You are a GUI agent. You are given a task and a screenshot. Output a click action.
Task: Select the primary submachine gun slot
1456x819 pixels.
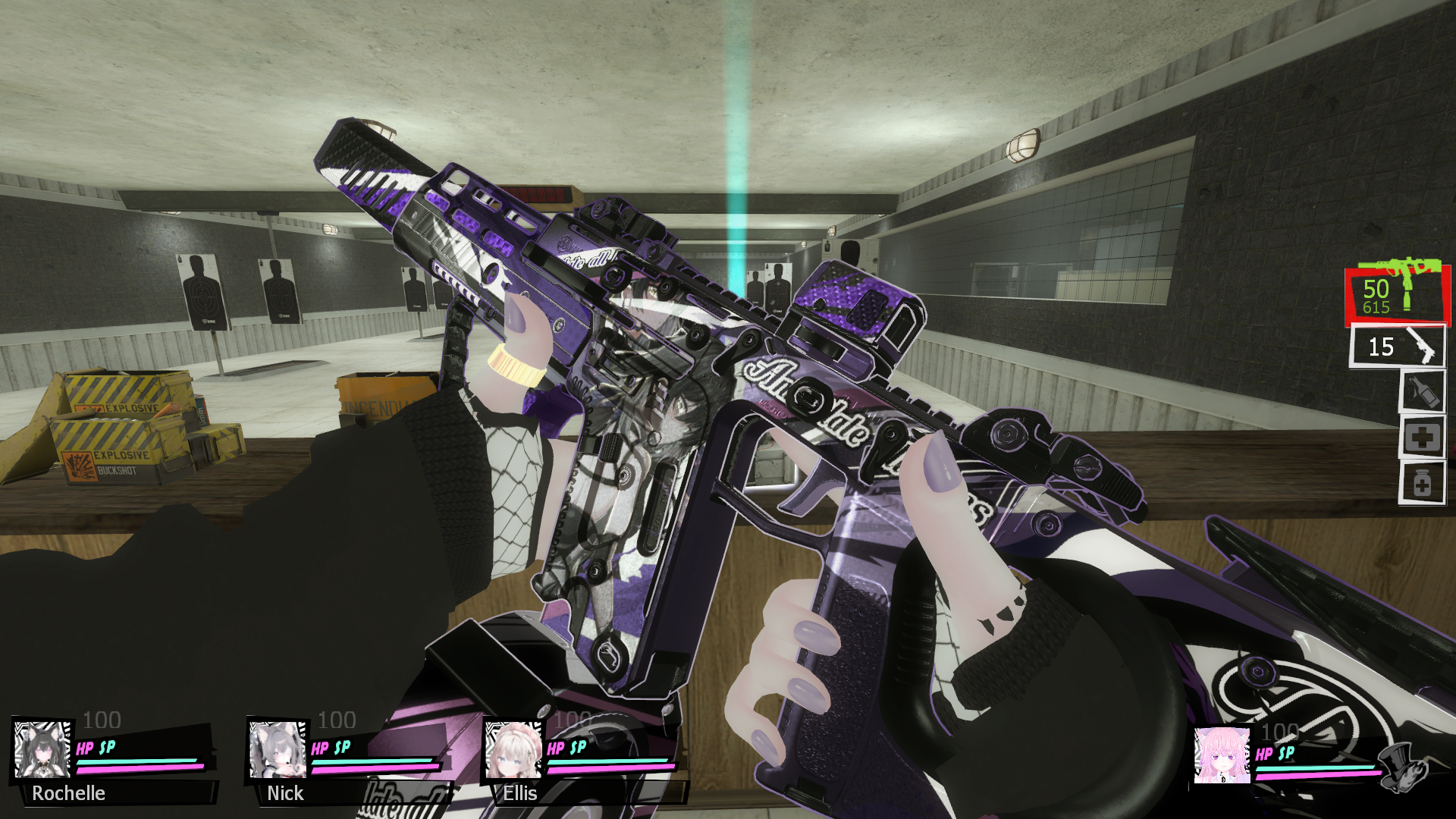tap(1397, 295)
